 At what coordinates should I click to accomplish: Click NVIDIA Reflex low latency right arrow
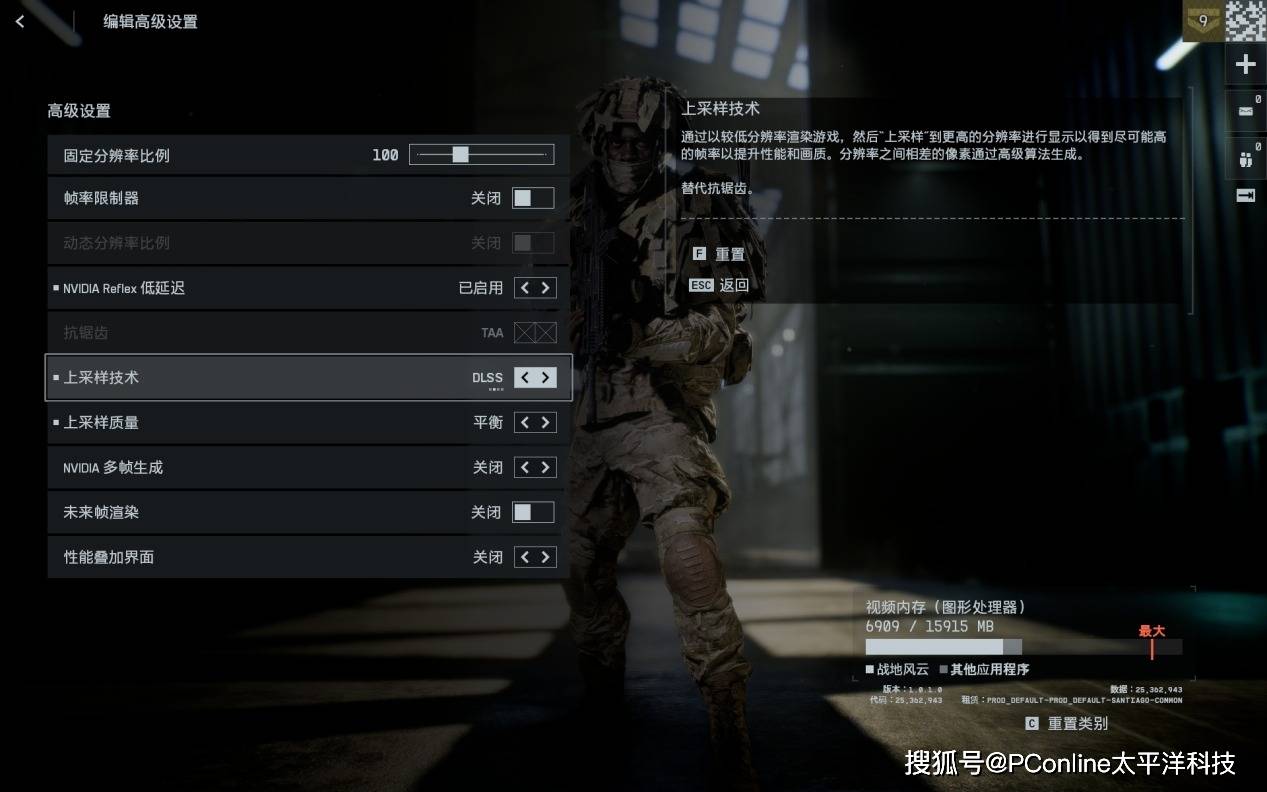point(546,288)
